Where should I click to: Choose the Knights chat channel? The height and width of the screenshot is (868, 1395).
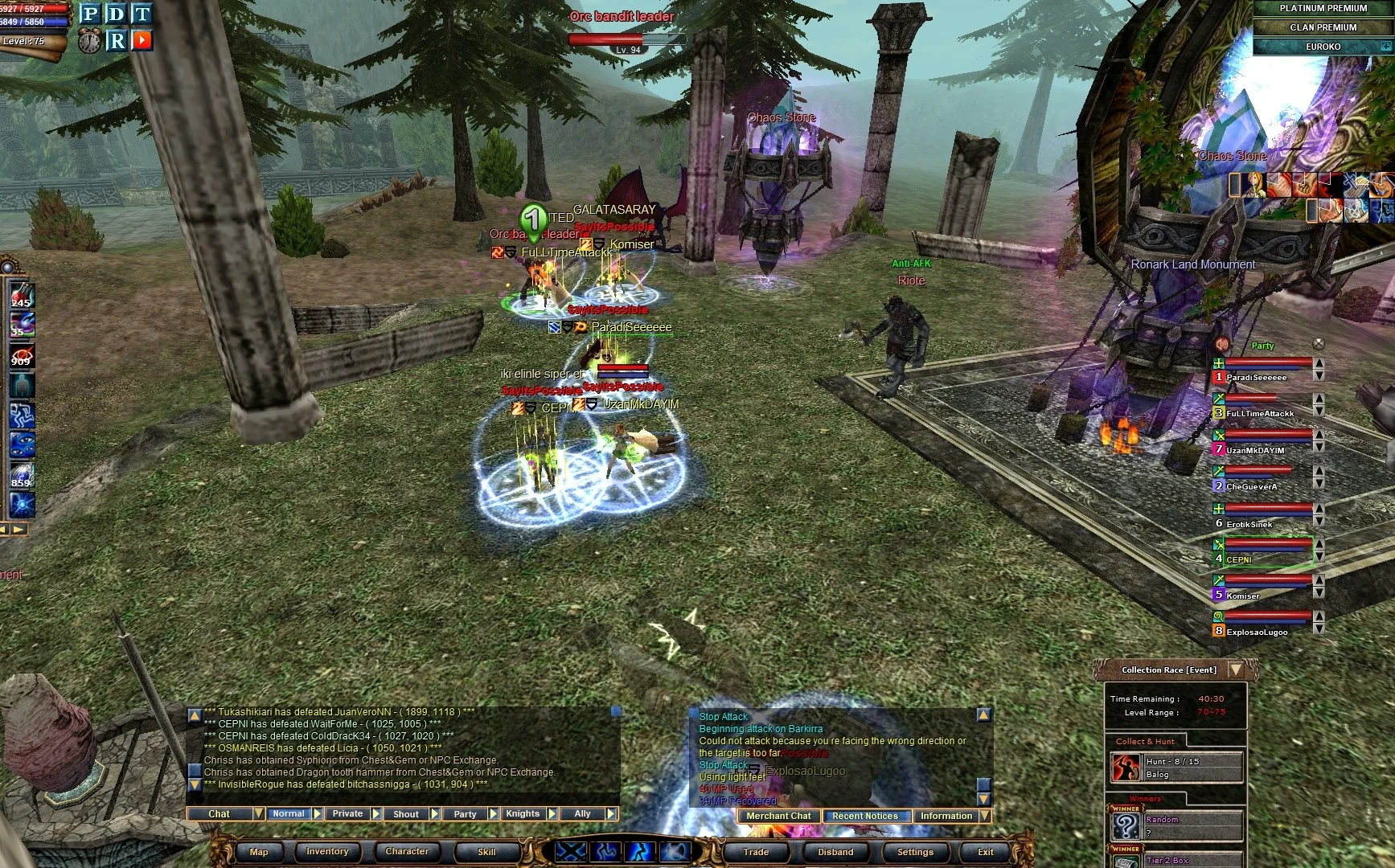(x=523, y=814)
